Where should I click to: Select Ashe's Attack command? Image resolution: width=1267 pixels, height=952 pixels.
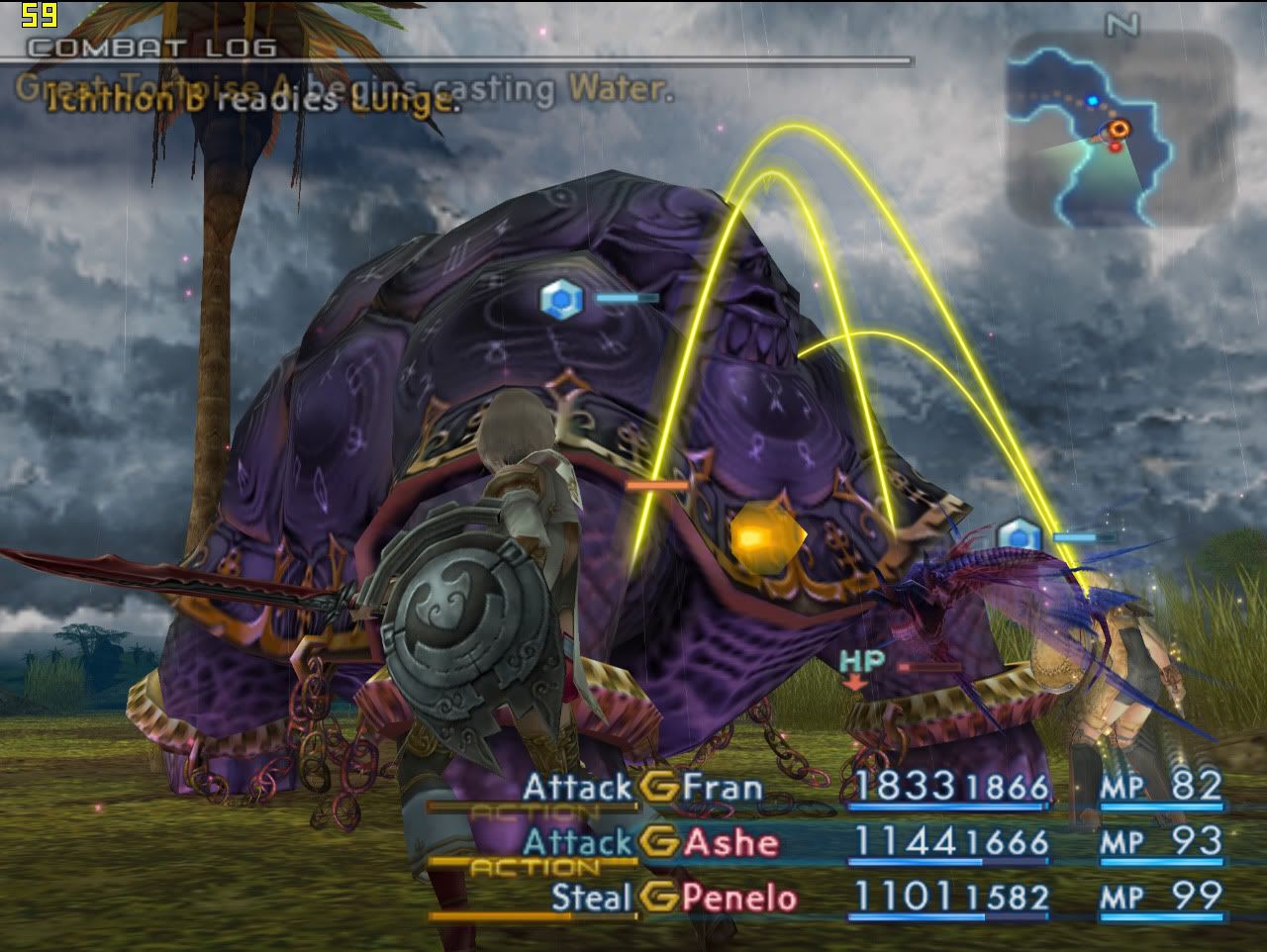pyautogui.click(x=577, y=843)
